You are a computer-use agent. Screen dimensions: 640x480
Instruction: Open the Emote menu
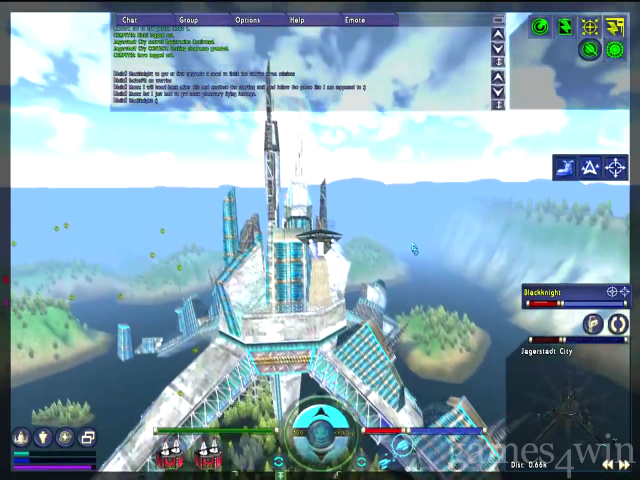tap(354, 20)
